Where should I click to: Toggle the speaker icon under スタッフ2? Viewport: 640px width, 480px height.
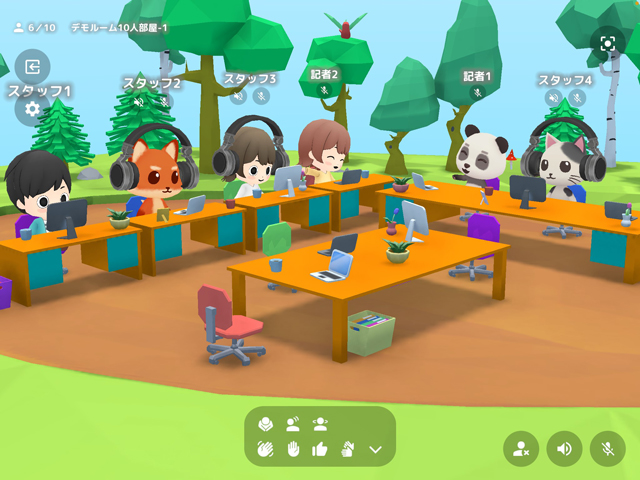point(140,100)
